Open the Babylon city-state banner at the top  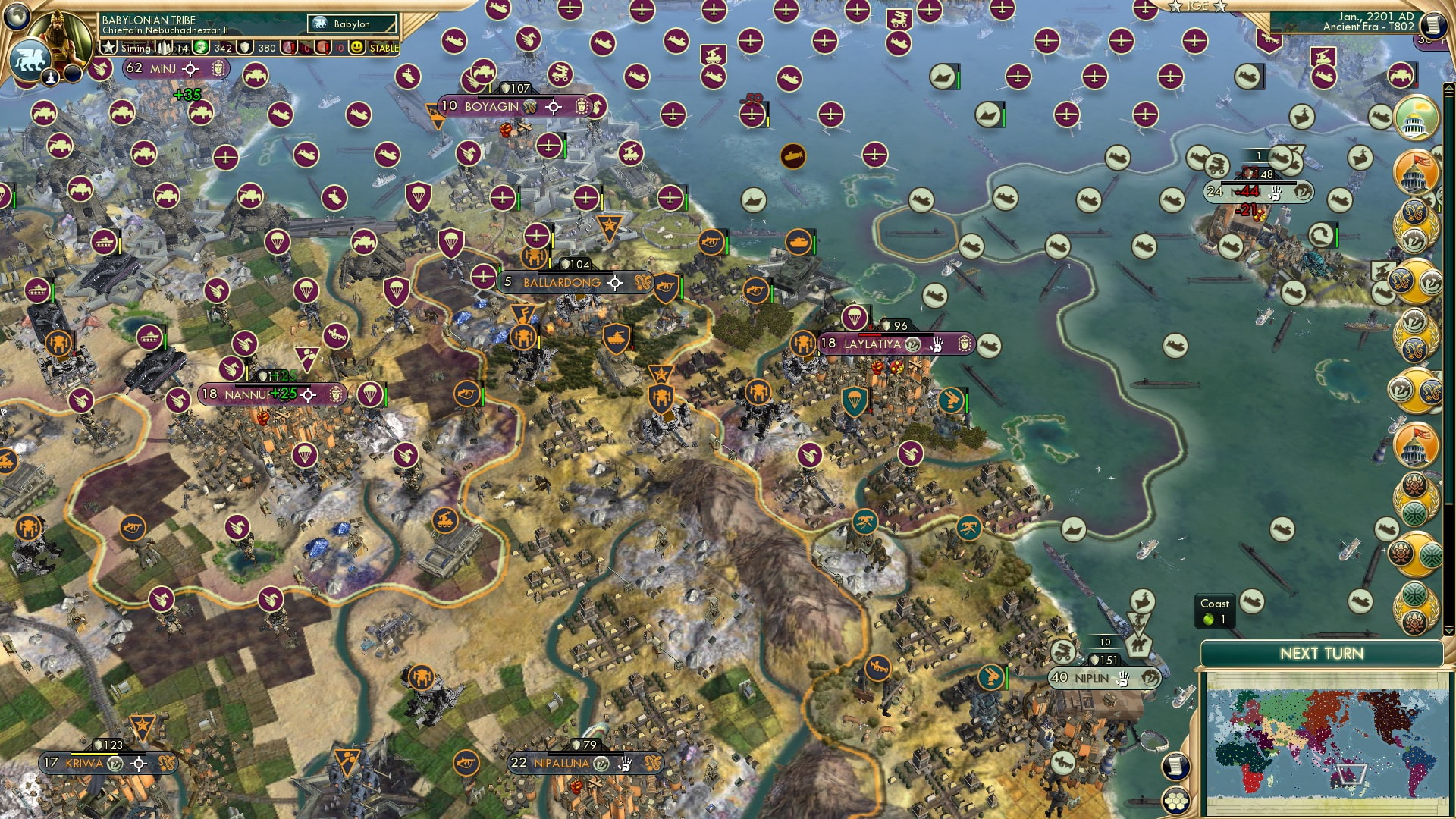click(351, 24)
